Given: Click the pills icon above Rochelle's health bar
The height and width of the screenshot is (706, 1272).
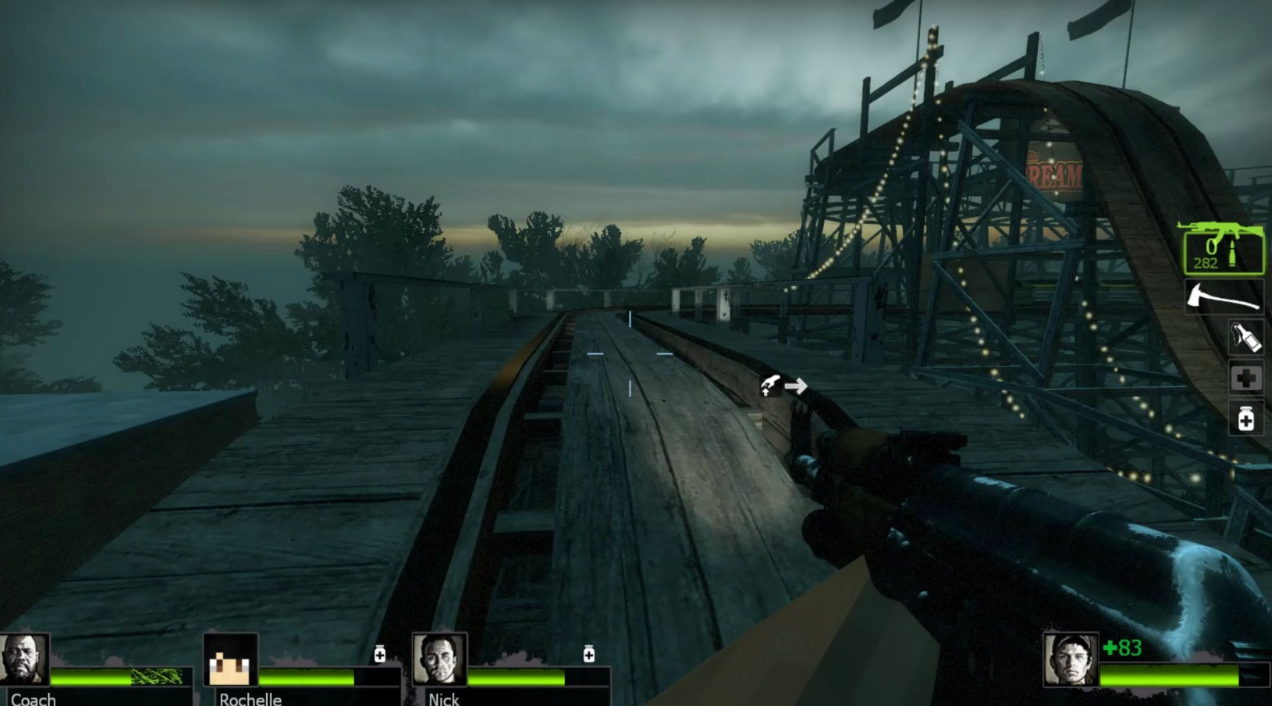Looking at the screenshot, I should pos(380,654).
